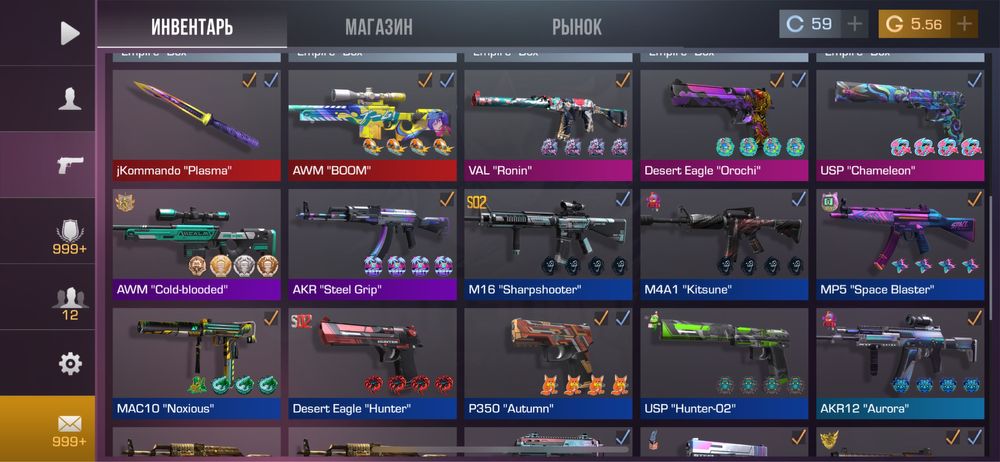Screen dimensions: 1000x462
Task: Open the shield rank icon
Action: [69, 234]
